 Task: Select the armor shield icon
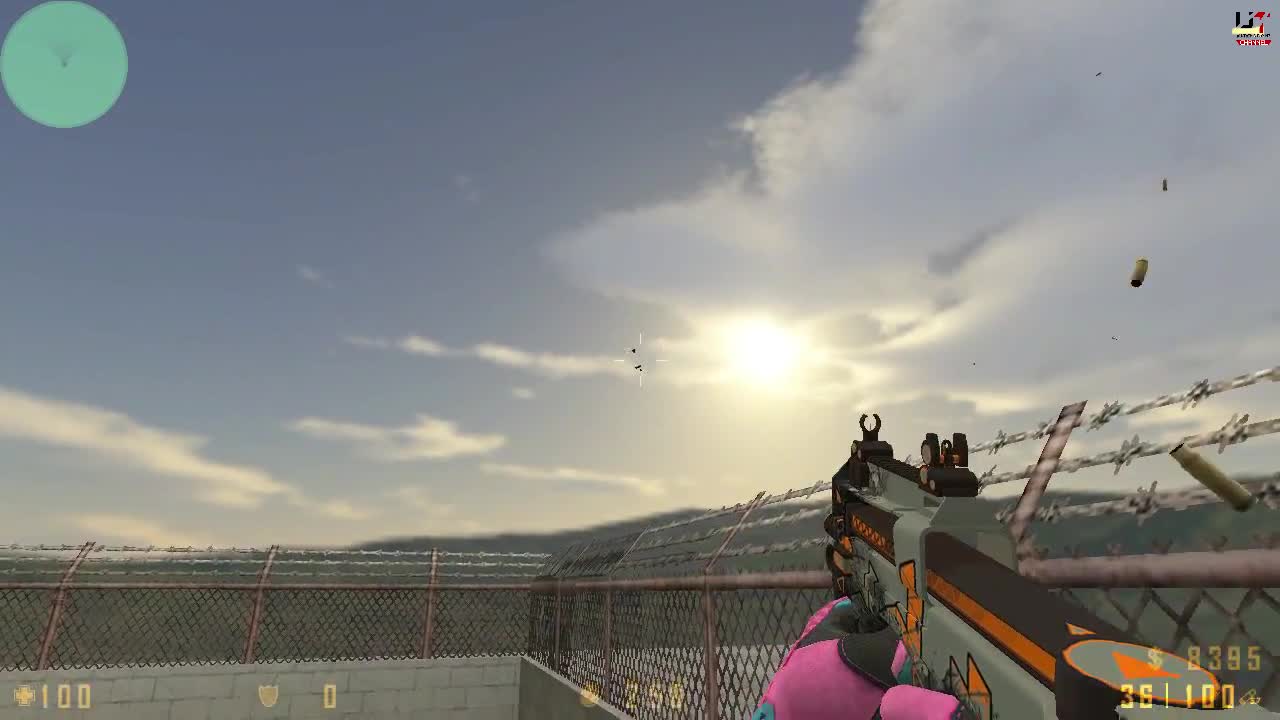[268, 697]
